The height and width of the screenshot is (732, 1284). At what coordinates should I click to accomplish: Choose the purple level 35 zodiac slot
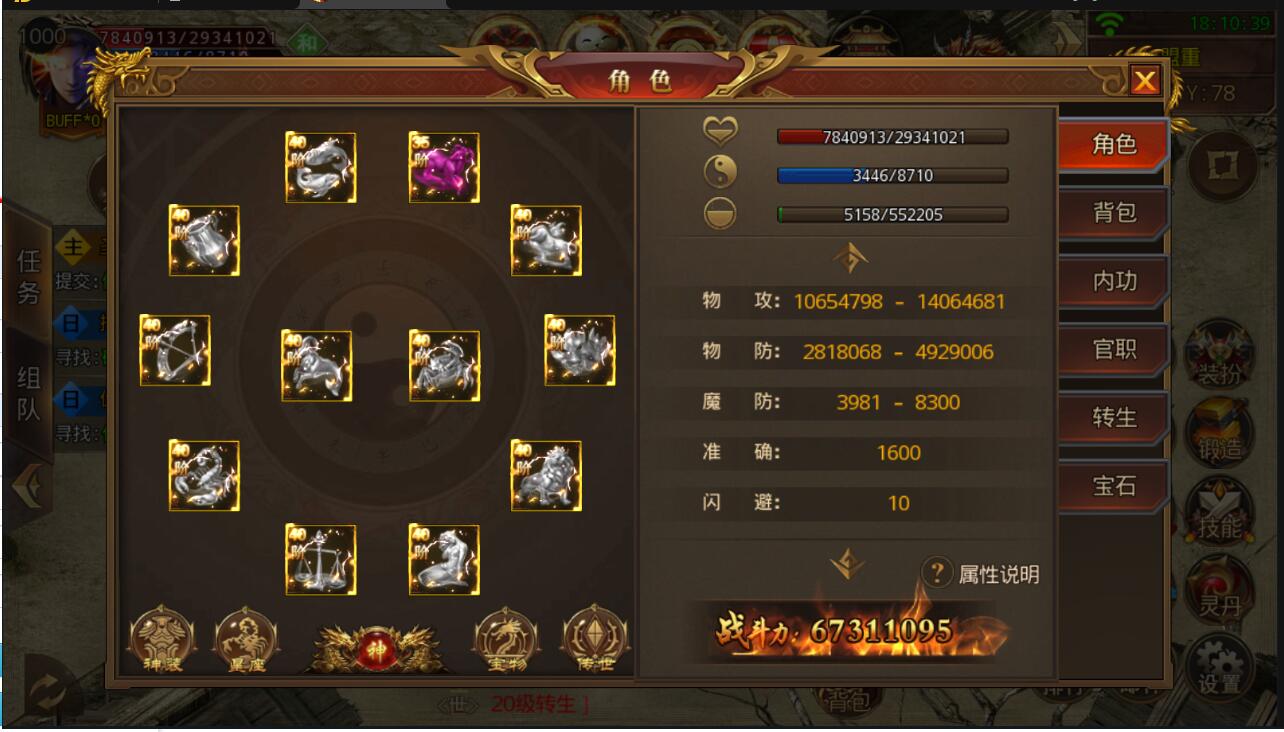tap(444, 167)
